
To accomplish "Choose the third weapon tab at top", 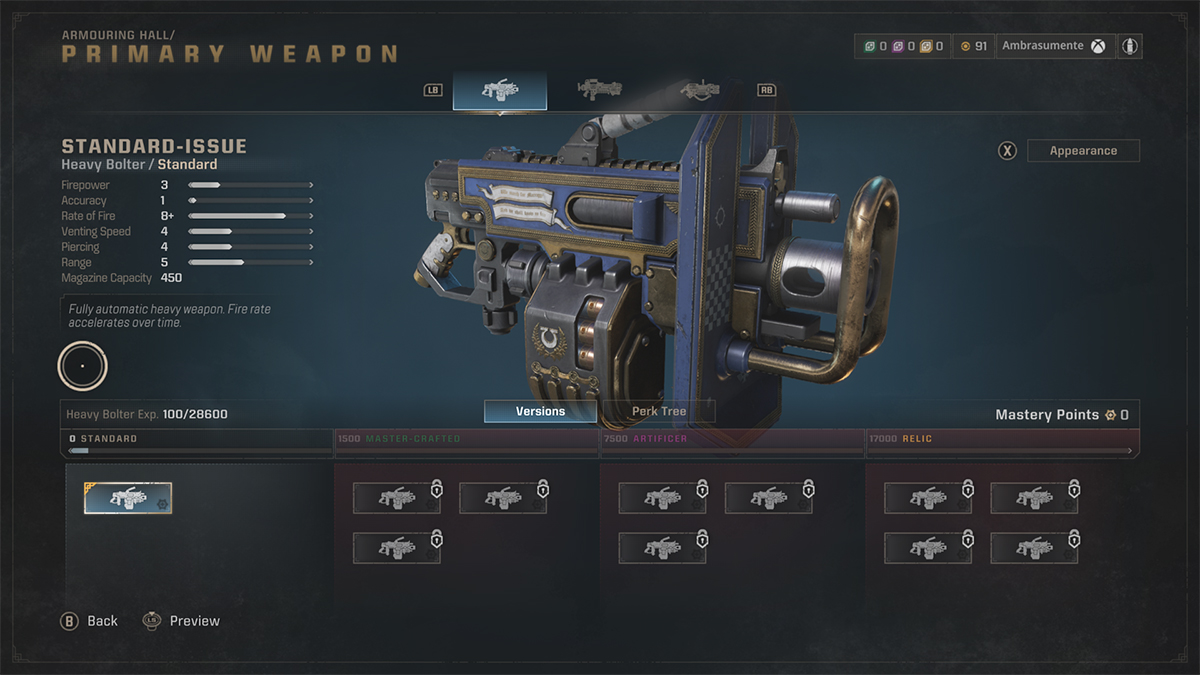I will pyautogui.click(x=700, y=90).
